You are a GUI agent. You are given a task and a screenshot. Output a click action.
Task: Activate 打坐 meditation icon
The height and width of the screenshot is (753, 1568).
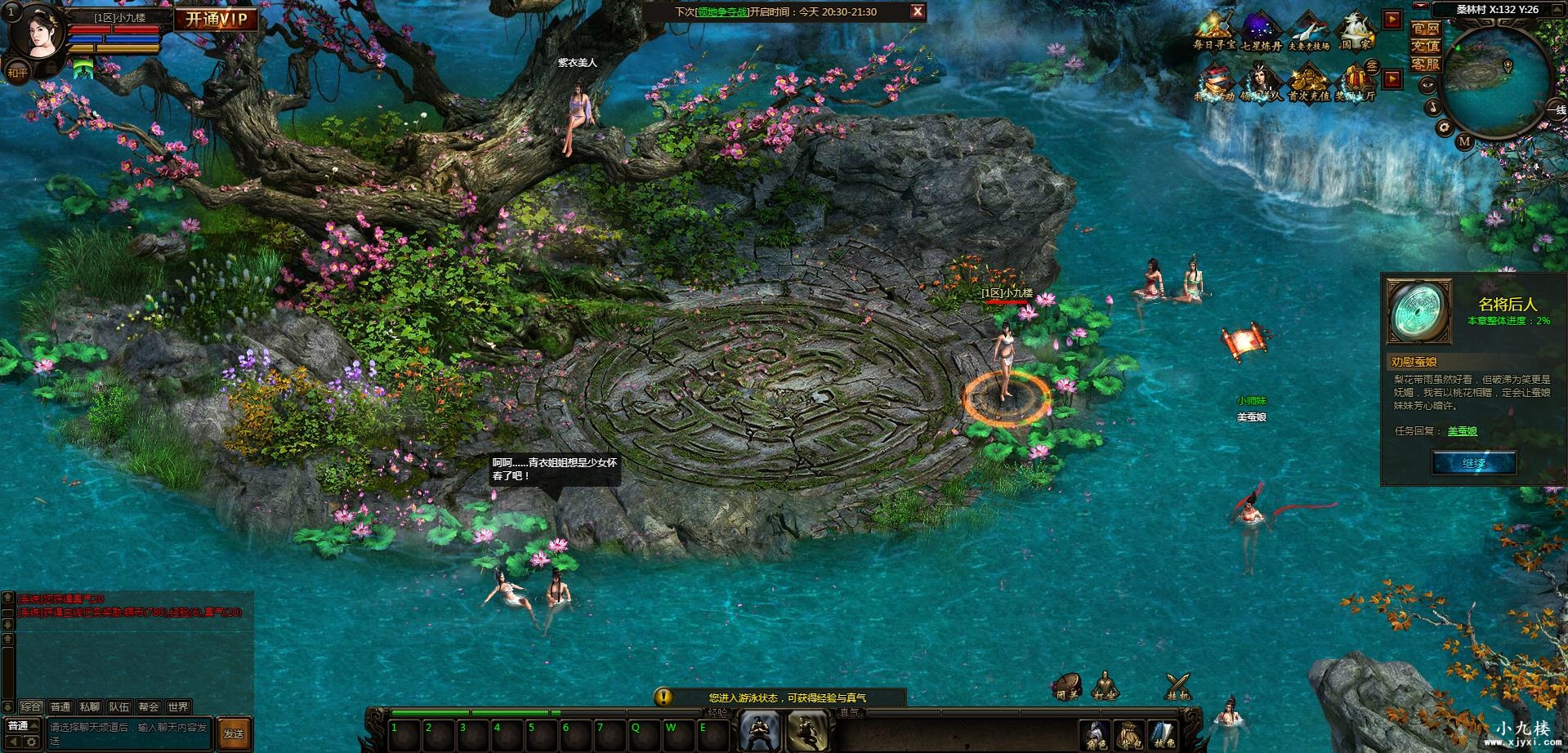click(x=1105, y=686)
